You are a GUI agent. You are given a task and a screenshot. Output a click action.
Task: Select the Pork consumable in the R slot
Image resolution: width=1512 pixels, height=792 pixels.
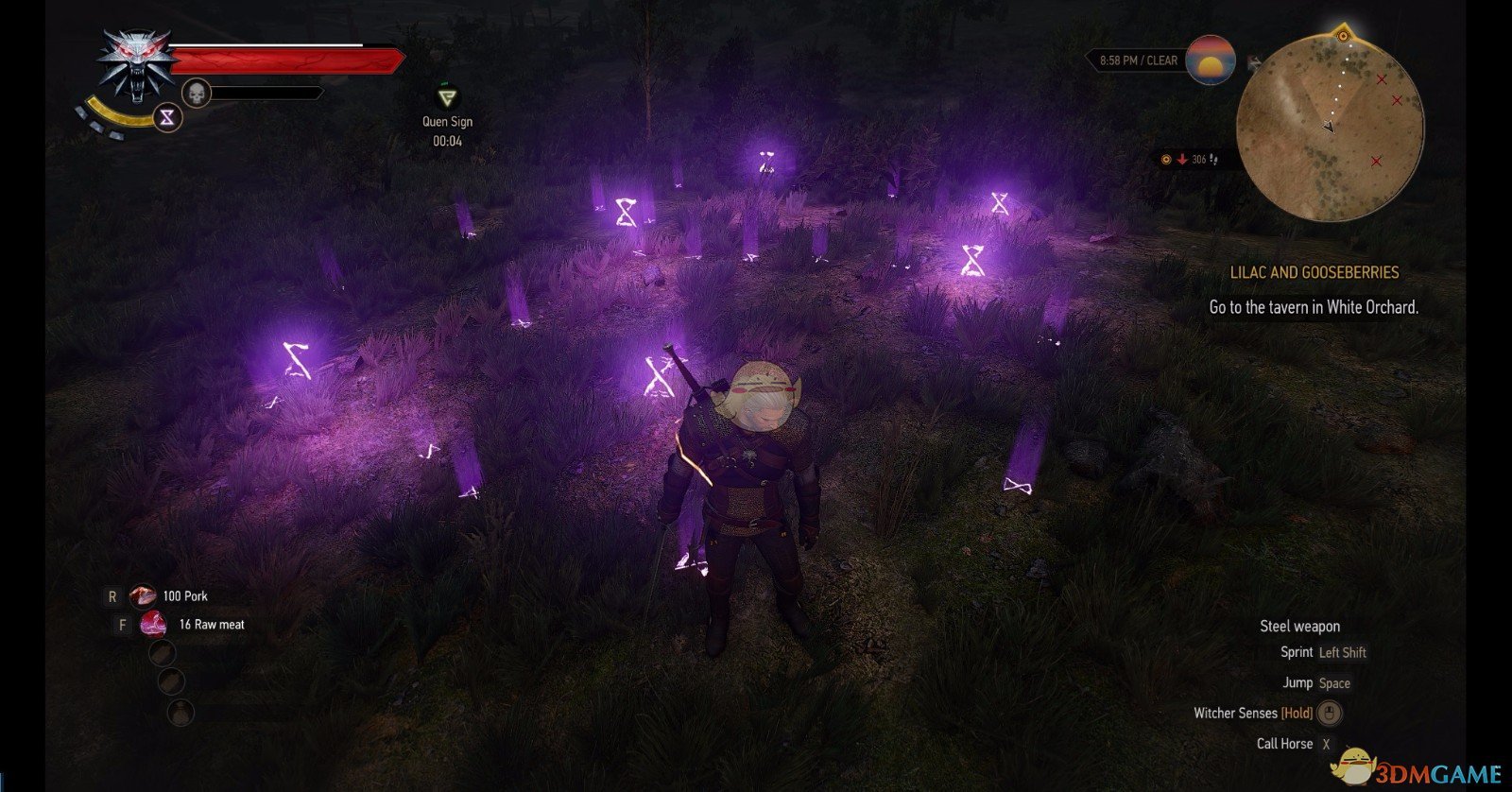(142, 595)
